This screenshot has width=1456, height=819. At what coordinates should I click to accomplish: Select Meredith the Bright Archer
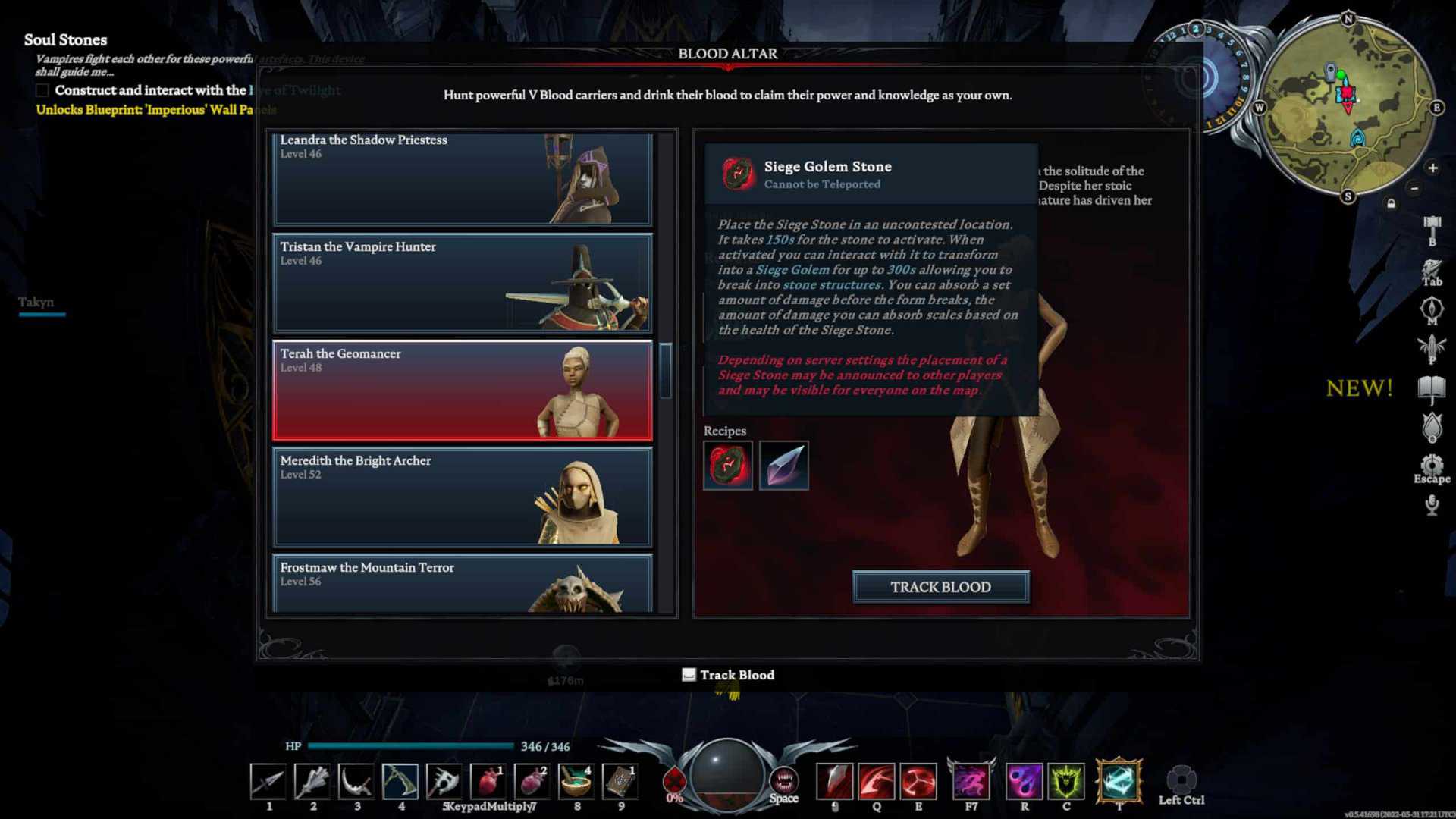point(462,497)
